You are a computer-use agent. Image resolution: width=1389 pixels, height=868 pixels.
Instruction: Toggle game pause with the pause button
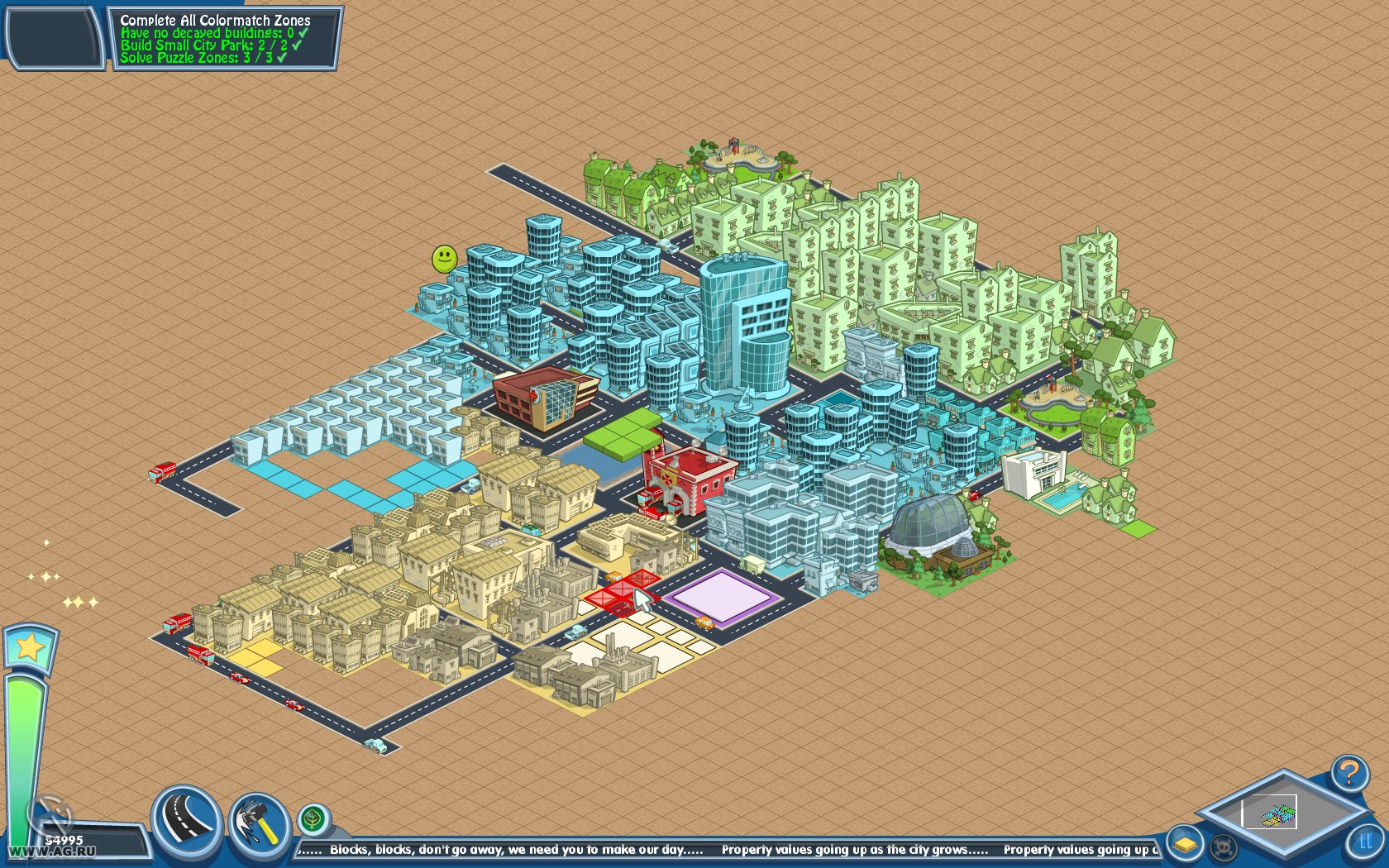pyautogui.click(x=1364, y=842)
